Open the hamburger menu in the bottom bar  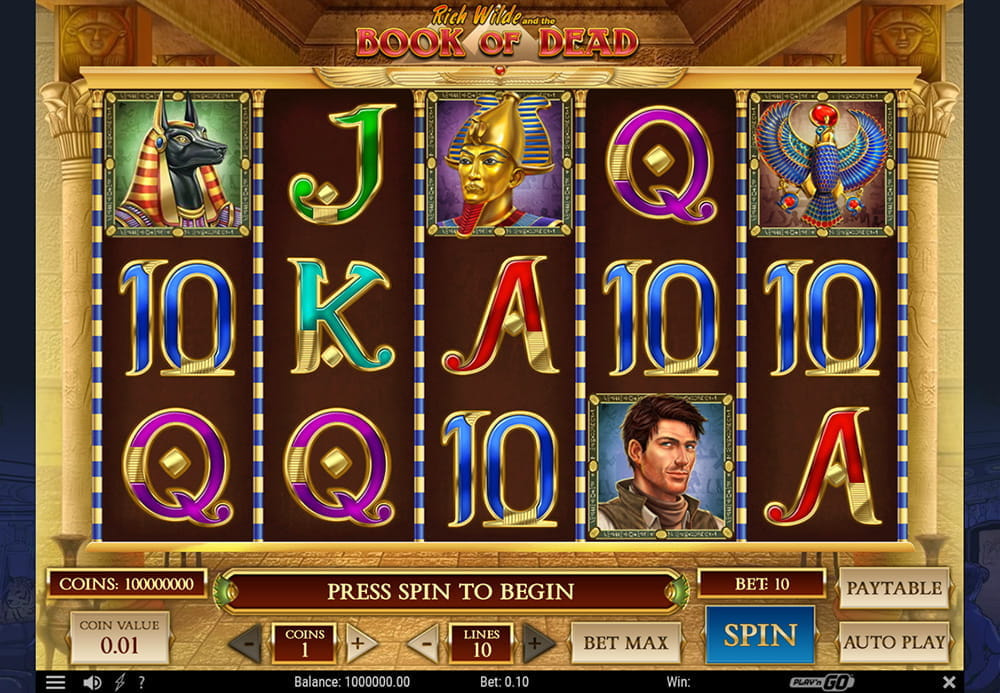click(56, 682)
